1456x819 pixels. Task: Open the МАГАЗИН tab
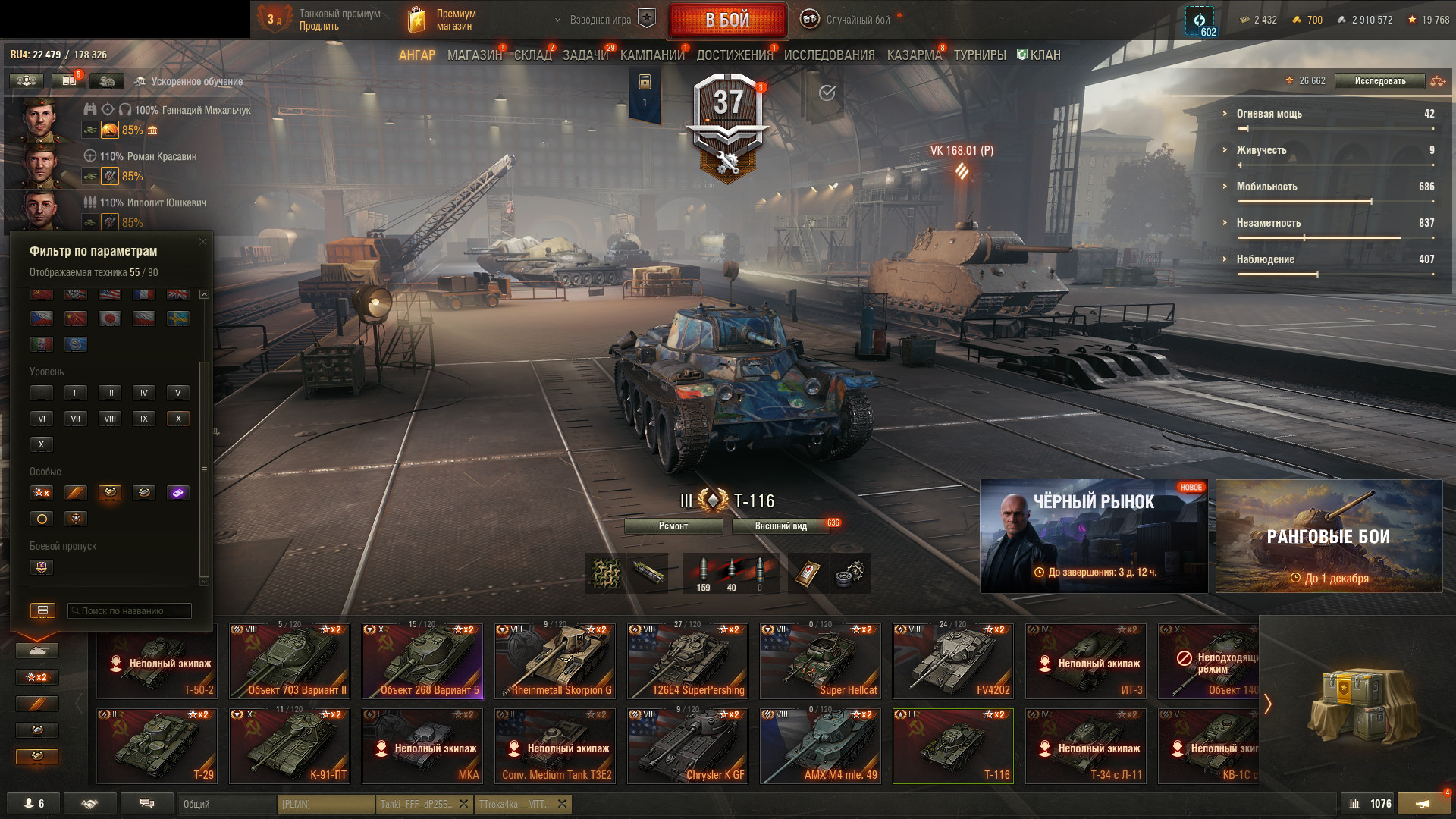pyautogui.click(x=474, y=55)
